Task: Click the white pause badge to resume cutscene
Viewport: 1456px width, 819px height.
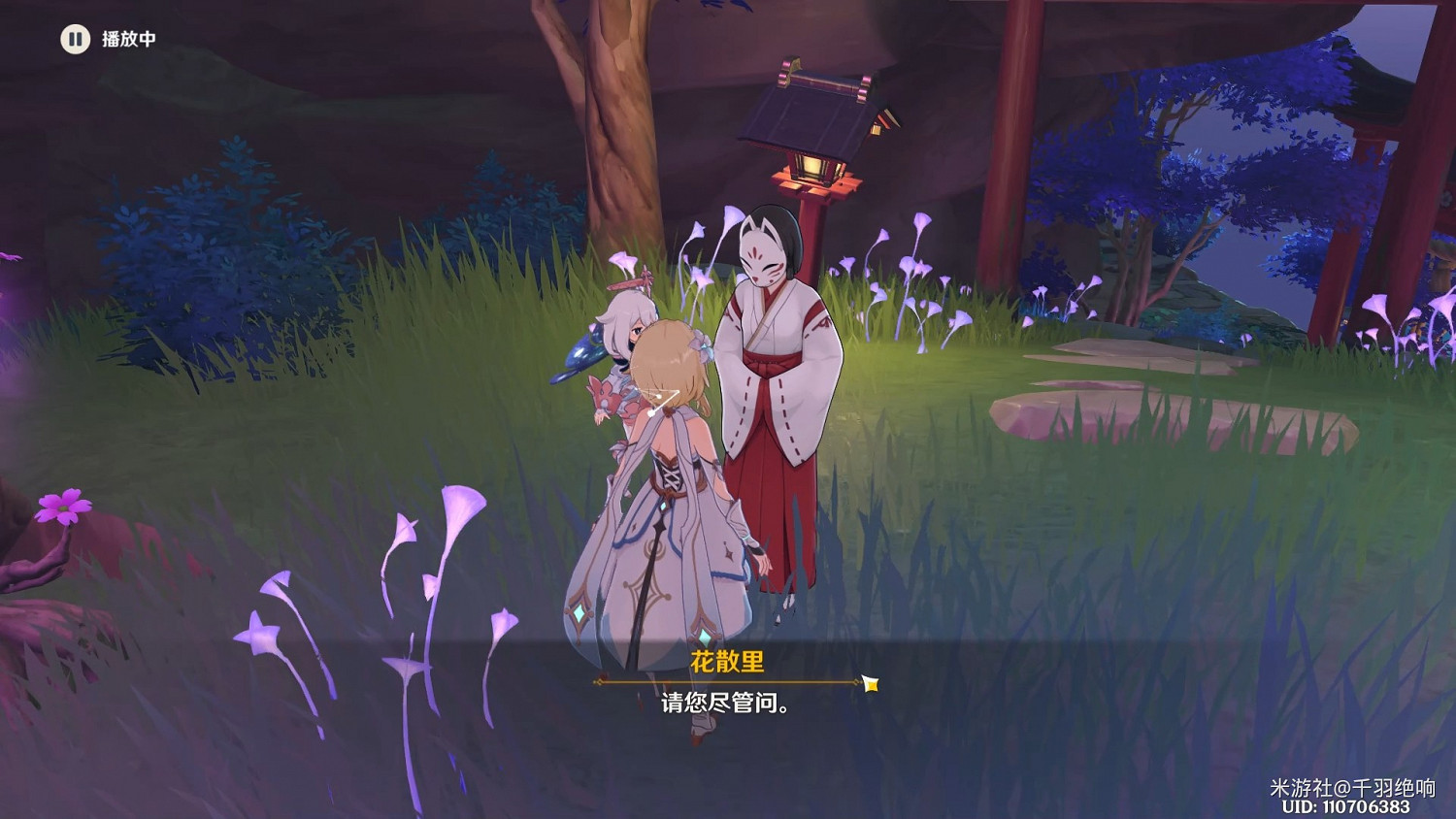Action: click(x=75, y=40)
